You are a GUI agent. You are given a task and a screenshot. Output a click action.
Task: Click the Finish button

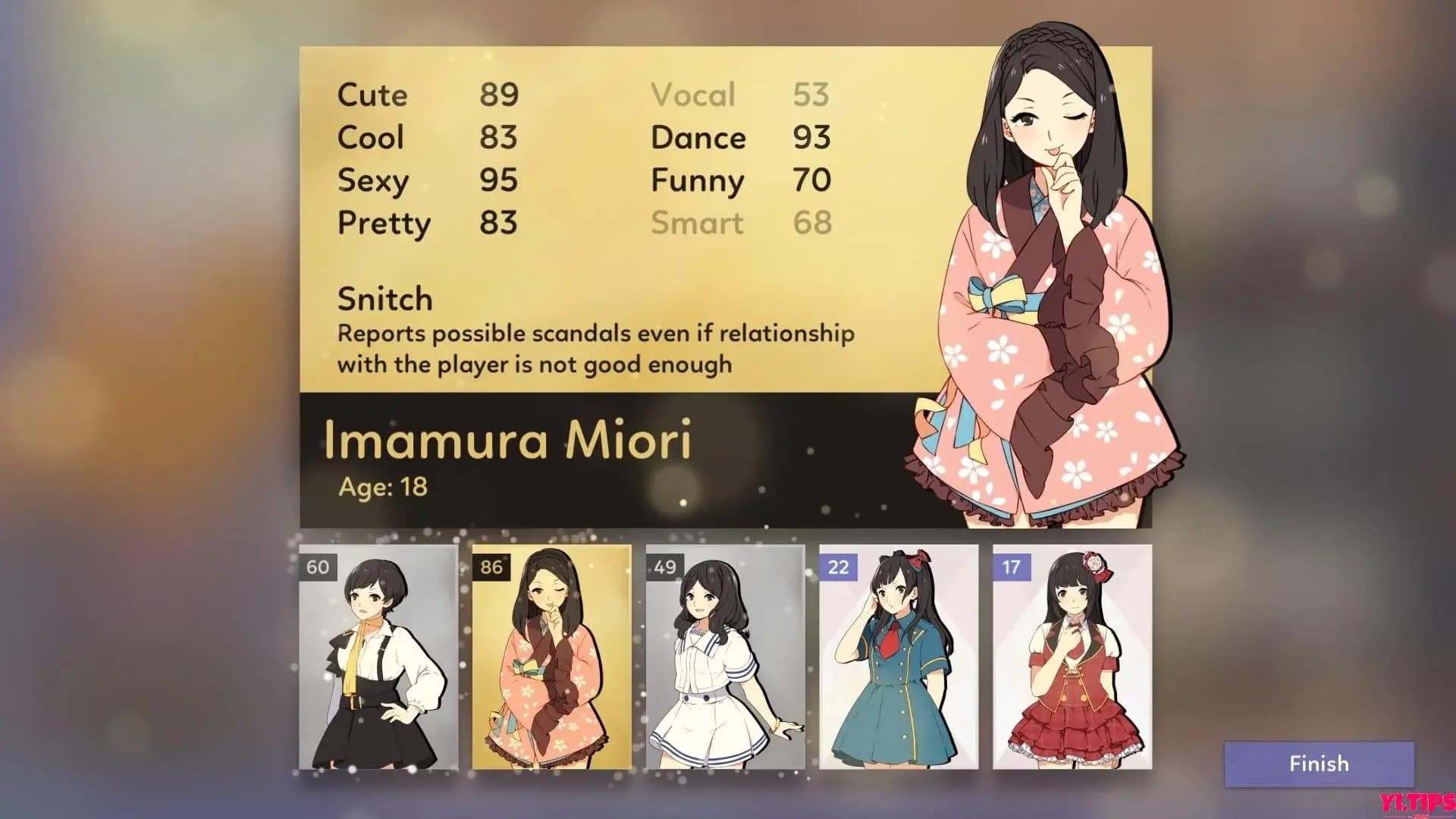[1319, 764]
